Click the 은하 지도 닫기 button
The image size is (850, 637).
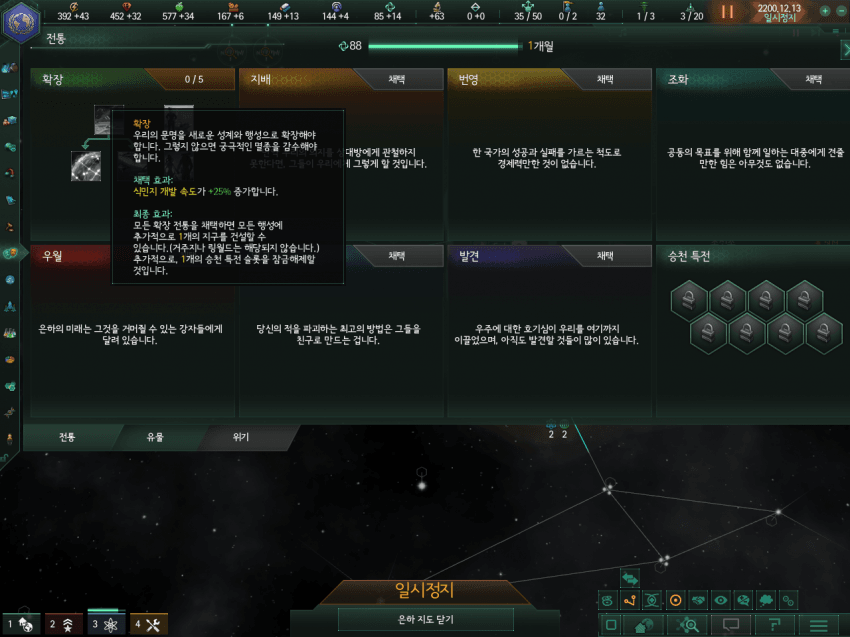(426, 620)
